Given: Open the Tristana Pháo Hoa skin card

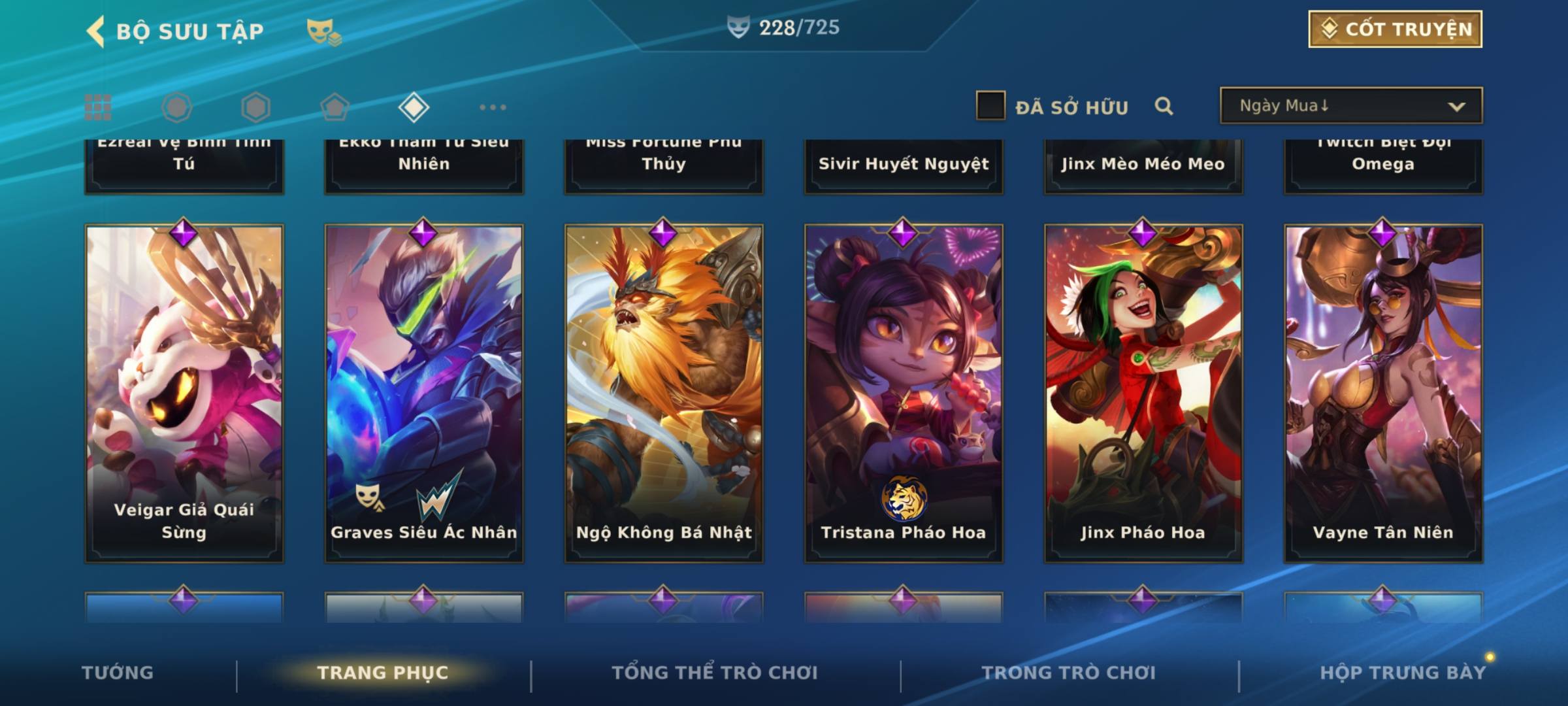Looking at the screenshot, I should point(904,392).
